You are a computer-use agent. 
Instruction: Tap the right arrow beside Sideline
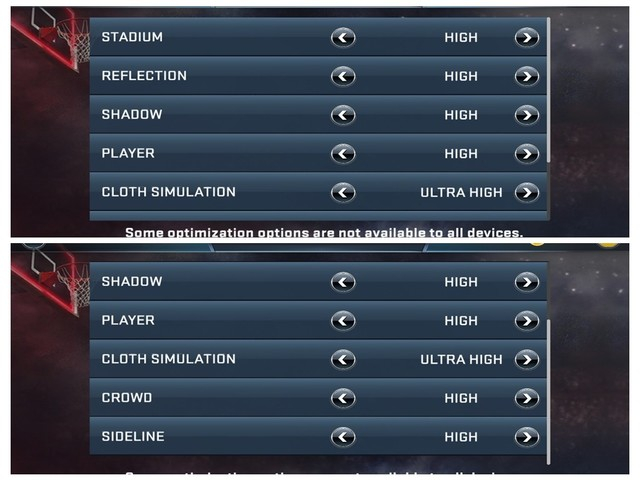(x=526, y=437)
